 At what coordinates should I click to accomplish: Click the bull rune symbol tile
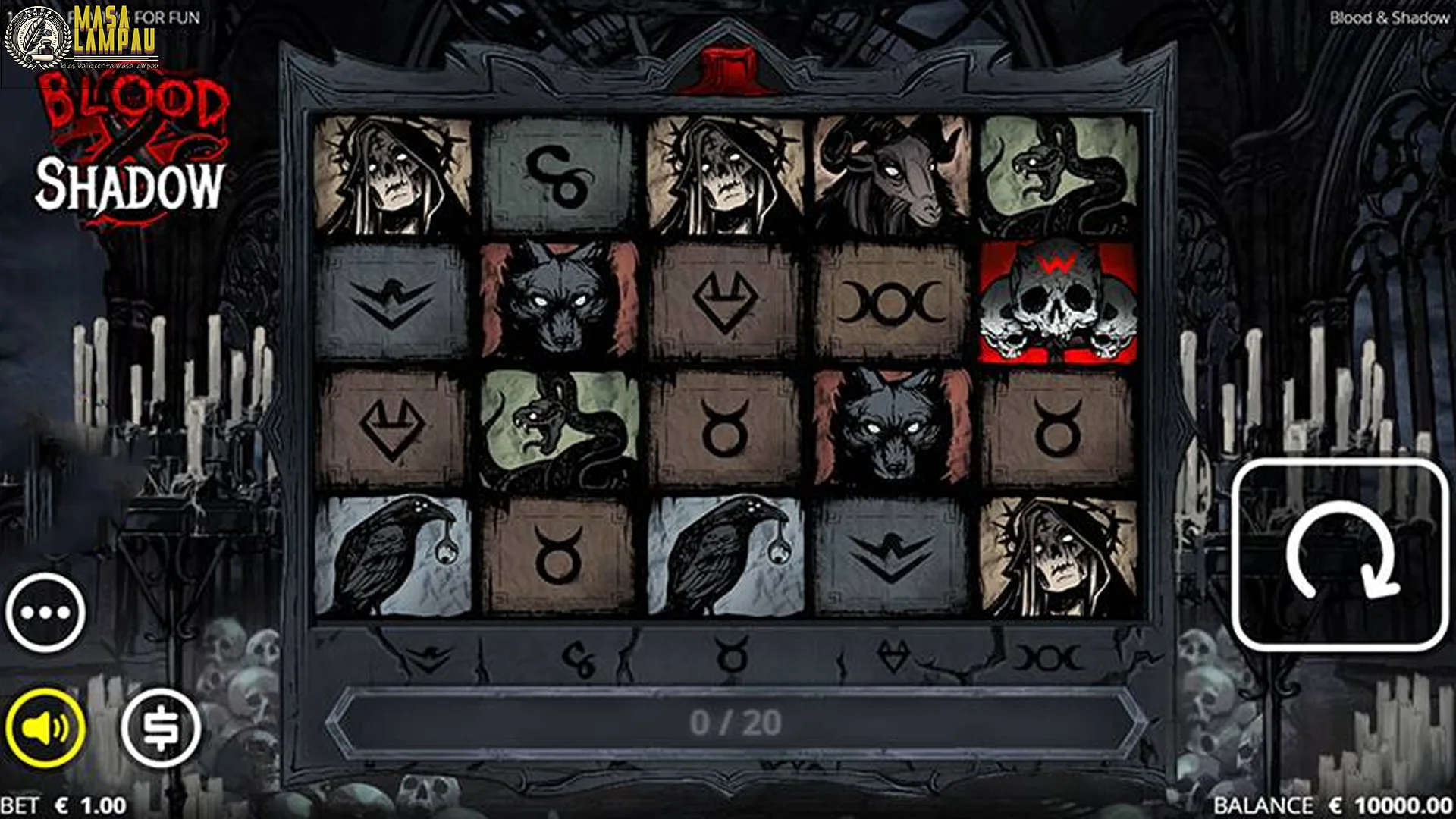[x=726, y=429]
